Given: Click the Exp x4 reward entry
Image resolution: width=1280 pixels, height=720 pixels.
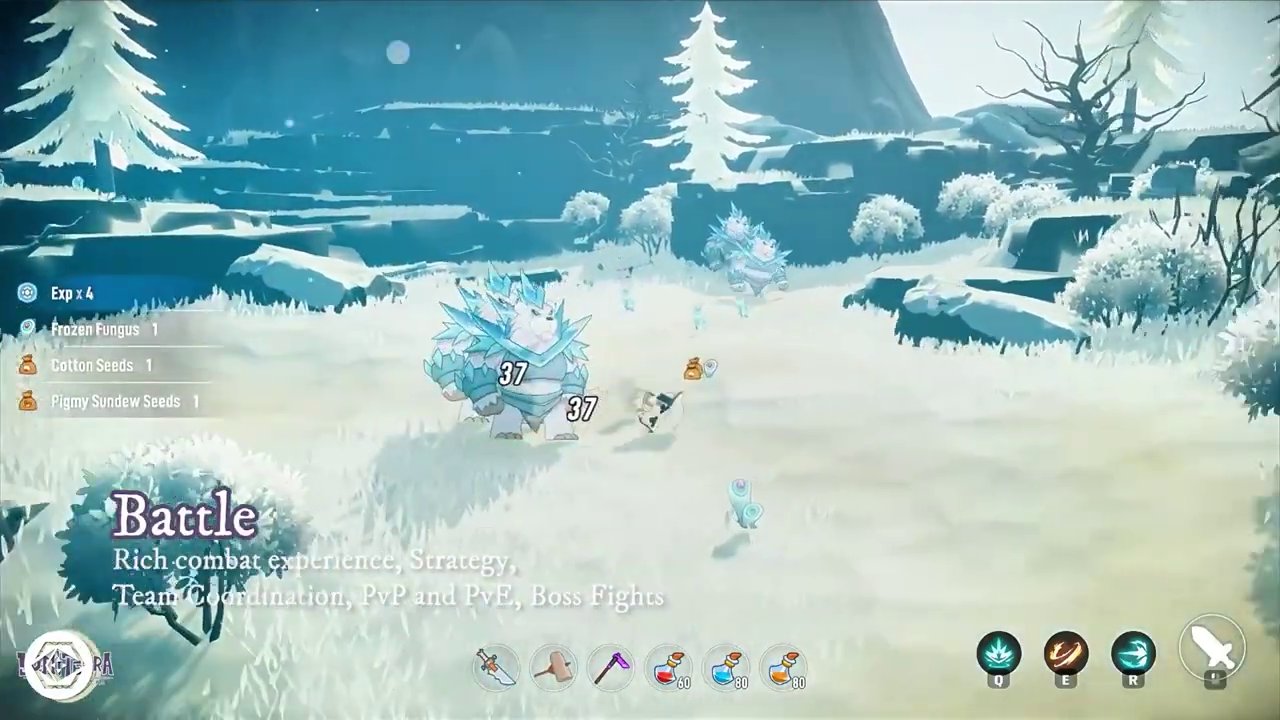Looking at the screenshot, I should [x=70, y=293].
